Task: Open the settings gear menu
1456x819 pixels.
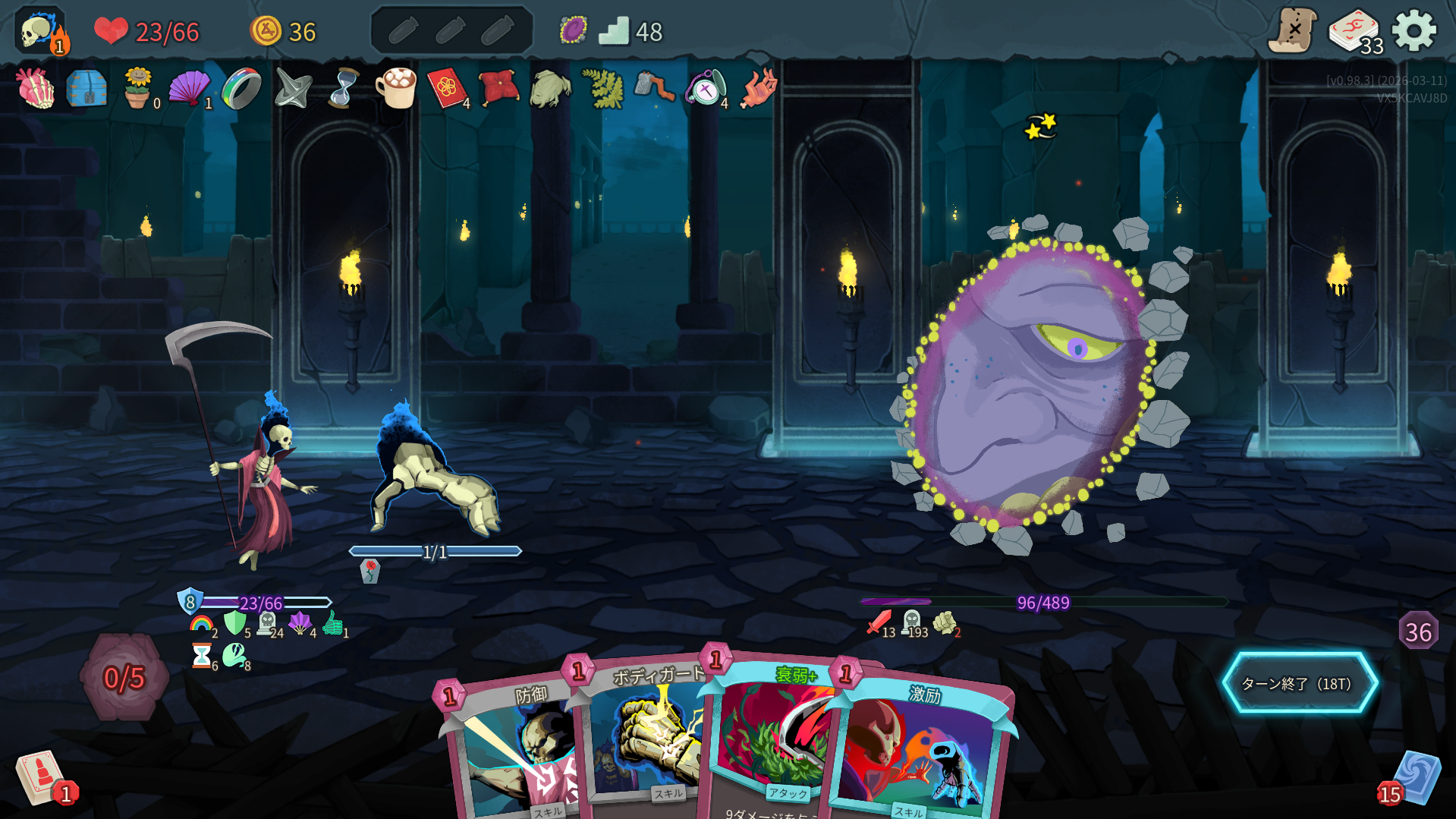Action: [x=1414, y=31]
